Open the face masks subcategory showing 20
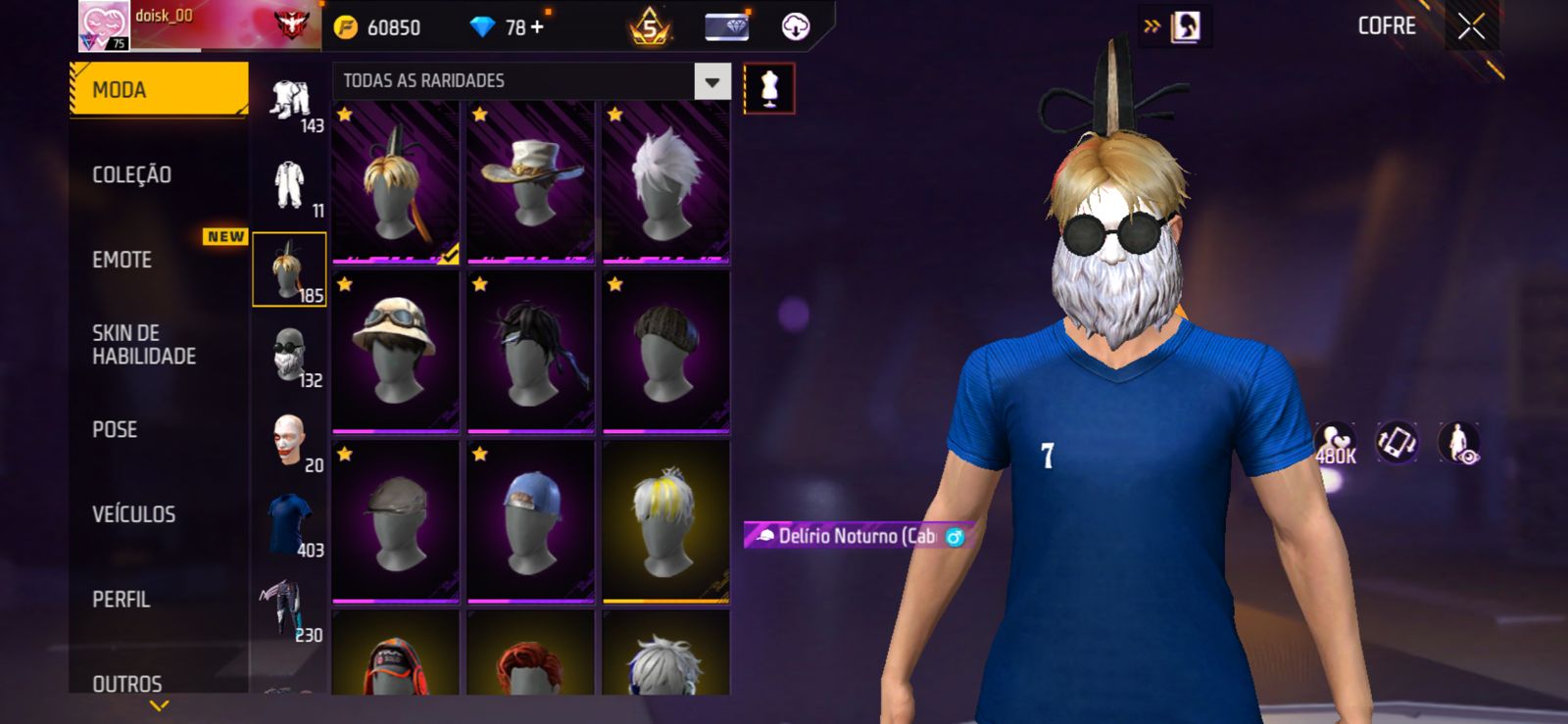The image size is (1568, 724). 290,441
